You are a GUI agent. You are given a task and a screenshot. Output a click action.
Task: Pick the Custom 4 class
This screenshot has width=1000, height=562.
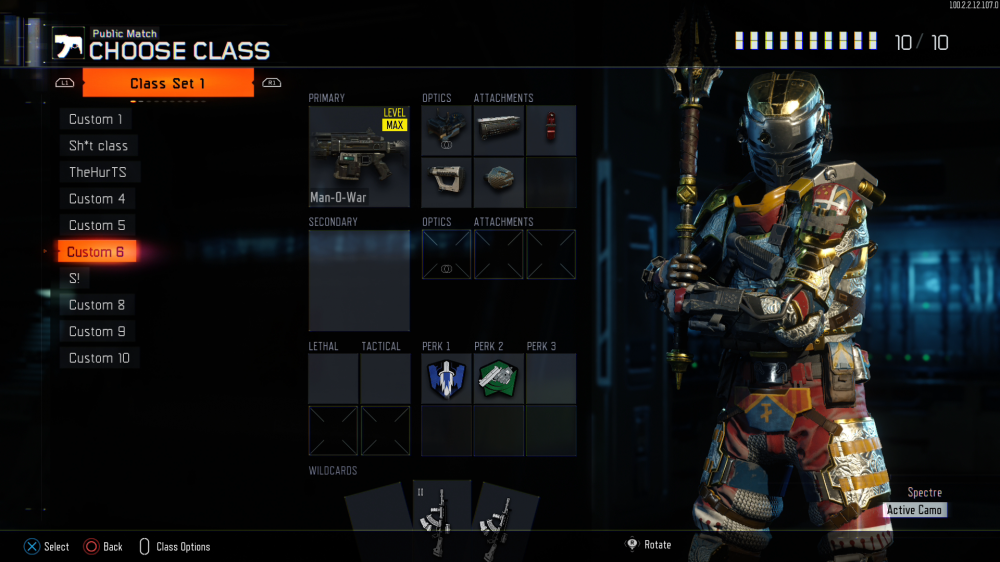(x=97, y=199)
